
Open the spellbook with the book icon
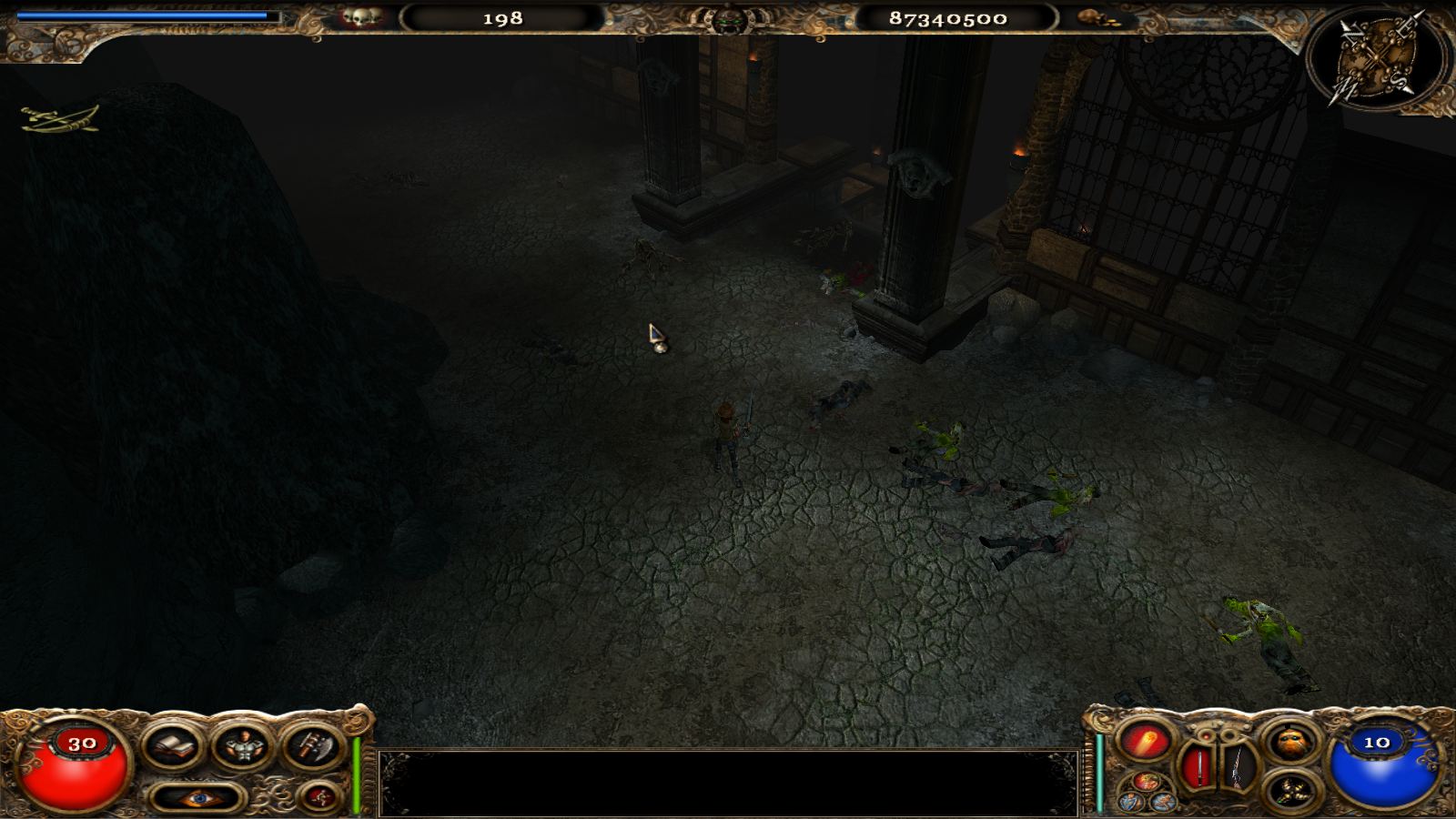point(172,747)
